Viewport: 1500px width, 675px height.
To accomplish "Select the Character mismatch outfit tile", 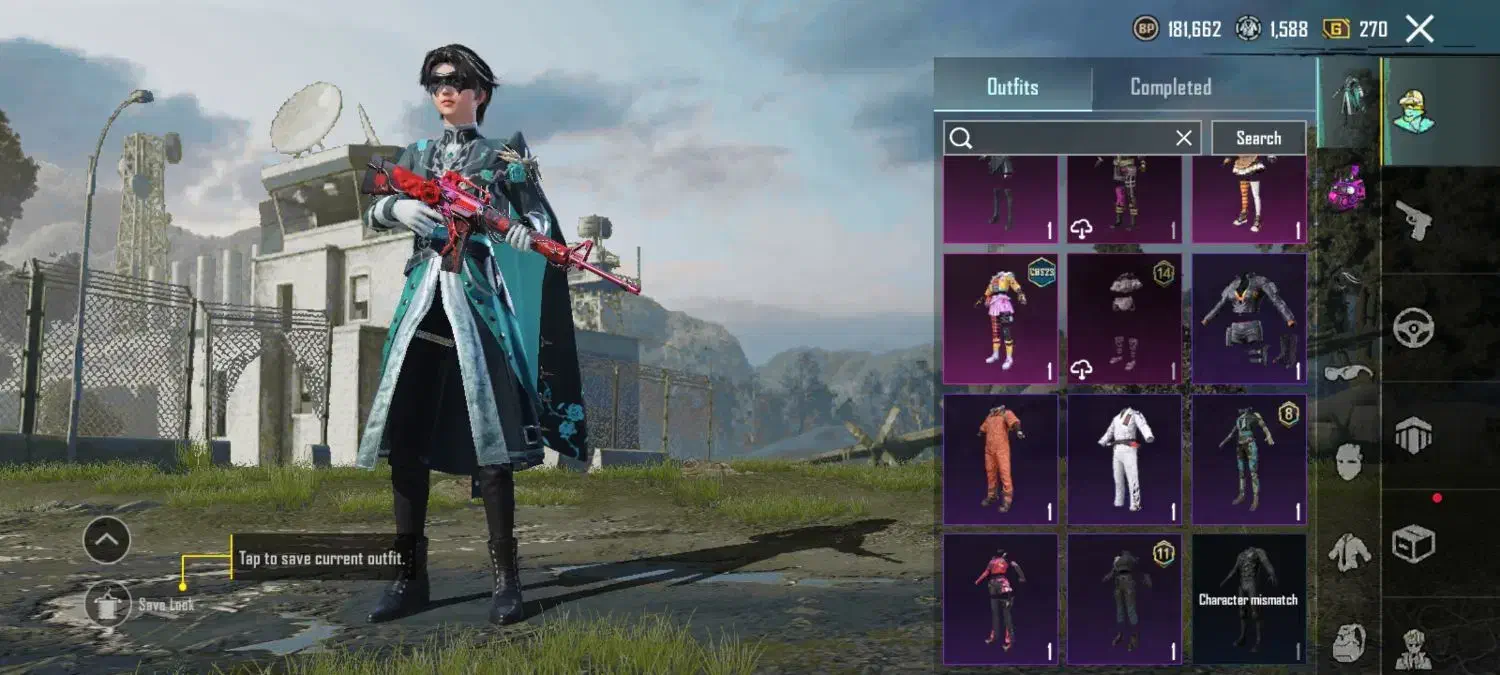I will (1249, 599).
